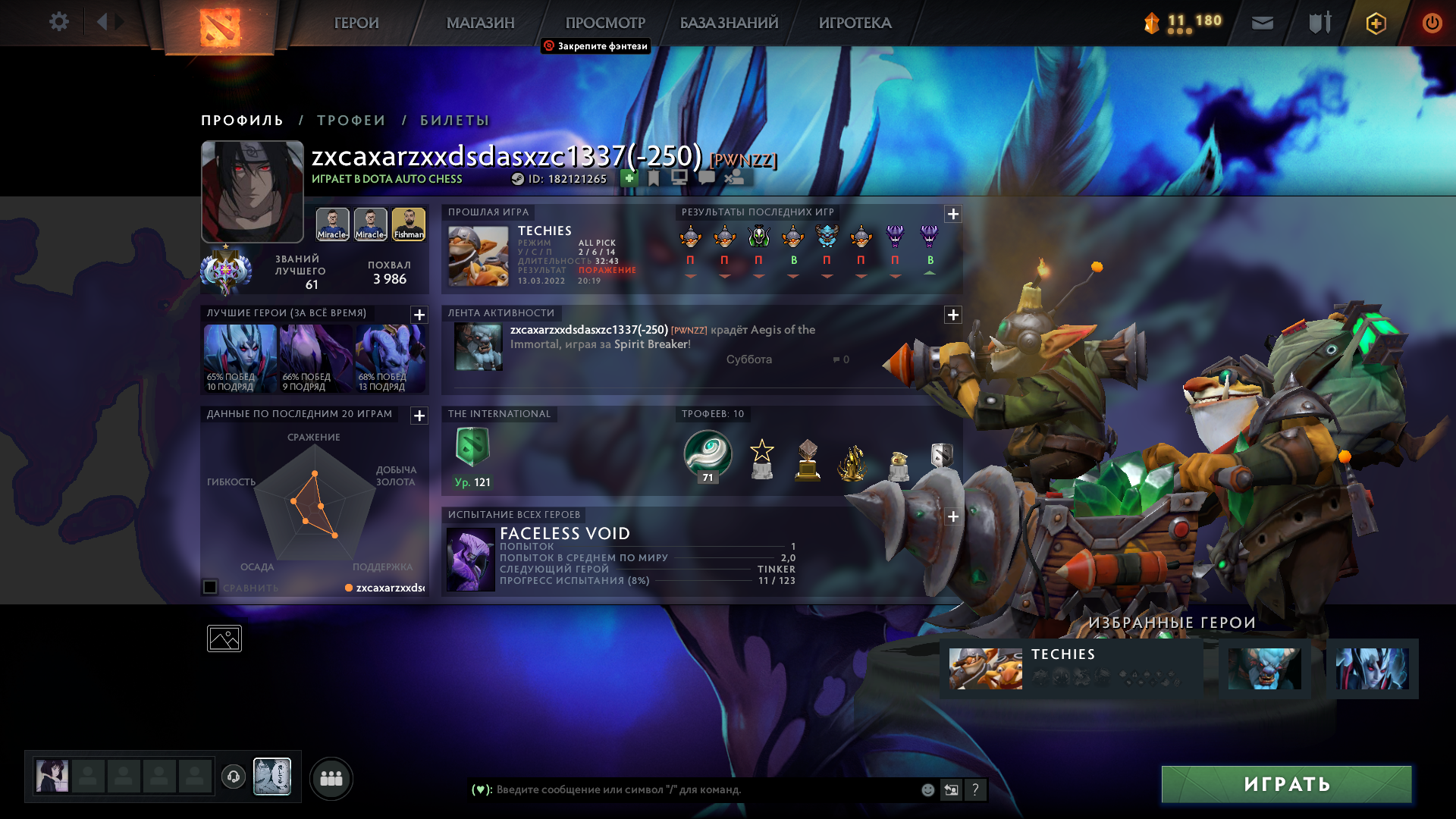Open the Dota Plus gold shield icon
1456x819 pixels.
[x=1376, y=23]
